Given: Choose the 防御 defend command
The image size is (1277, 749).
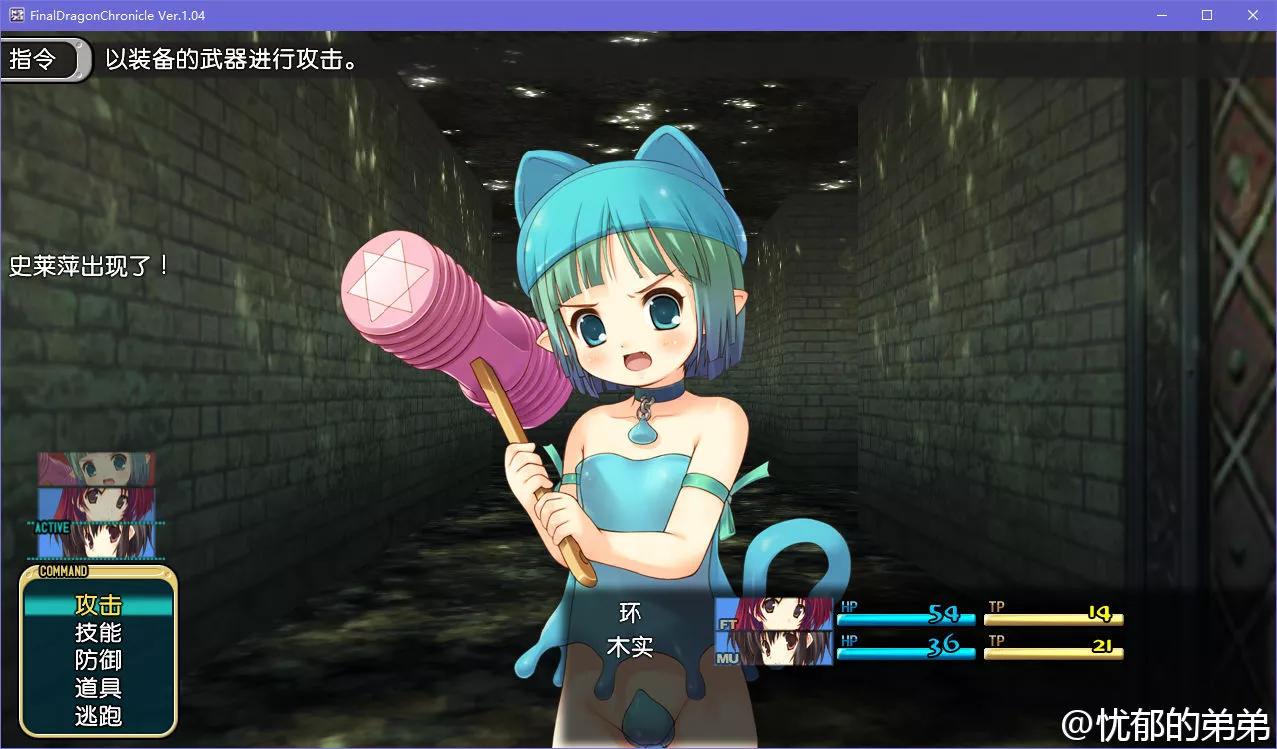Looking at the screenshot, I should pyautogui.click(x=98, y=661).
